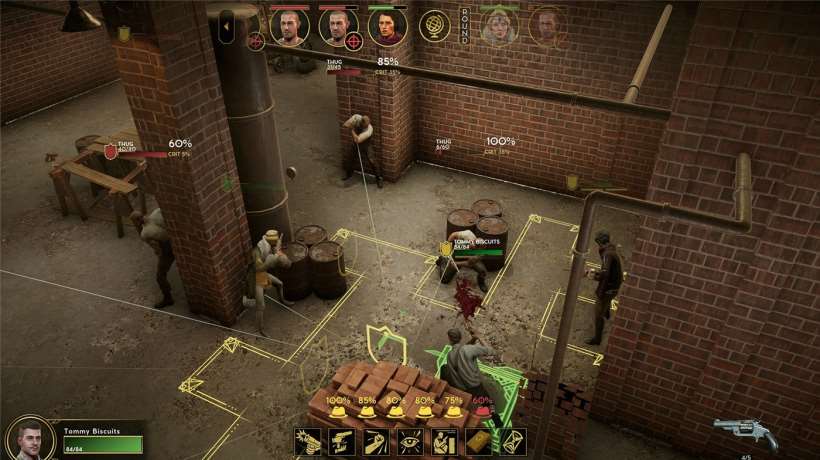This screenshot has width=820, height=460.
Task: Activate the firing gun shoot ability
Action: pos(308,442)
